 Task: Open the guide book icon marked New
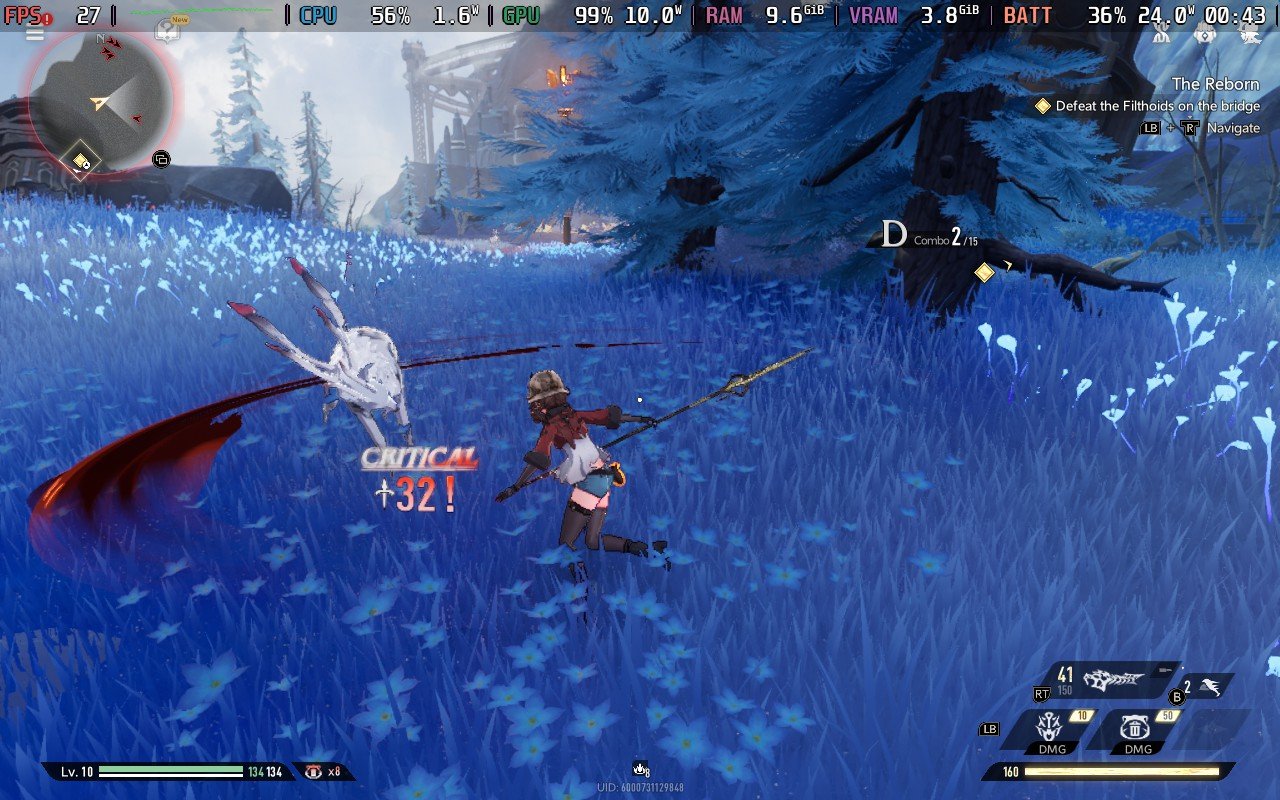click(x=168, y=29)
